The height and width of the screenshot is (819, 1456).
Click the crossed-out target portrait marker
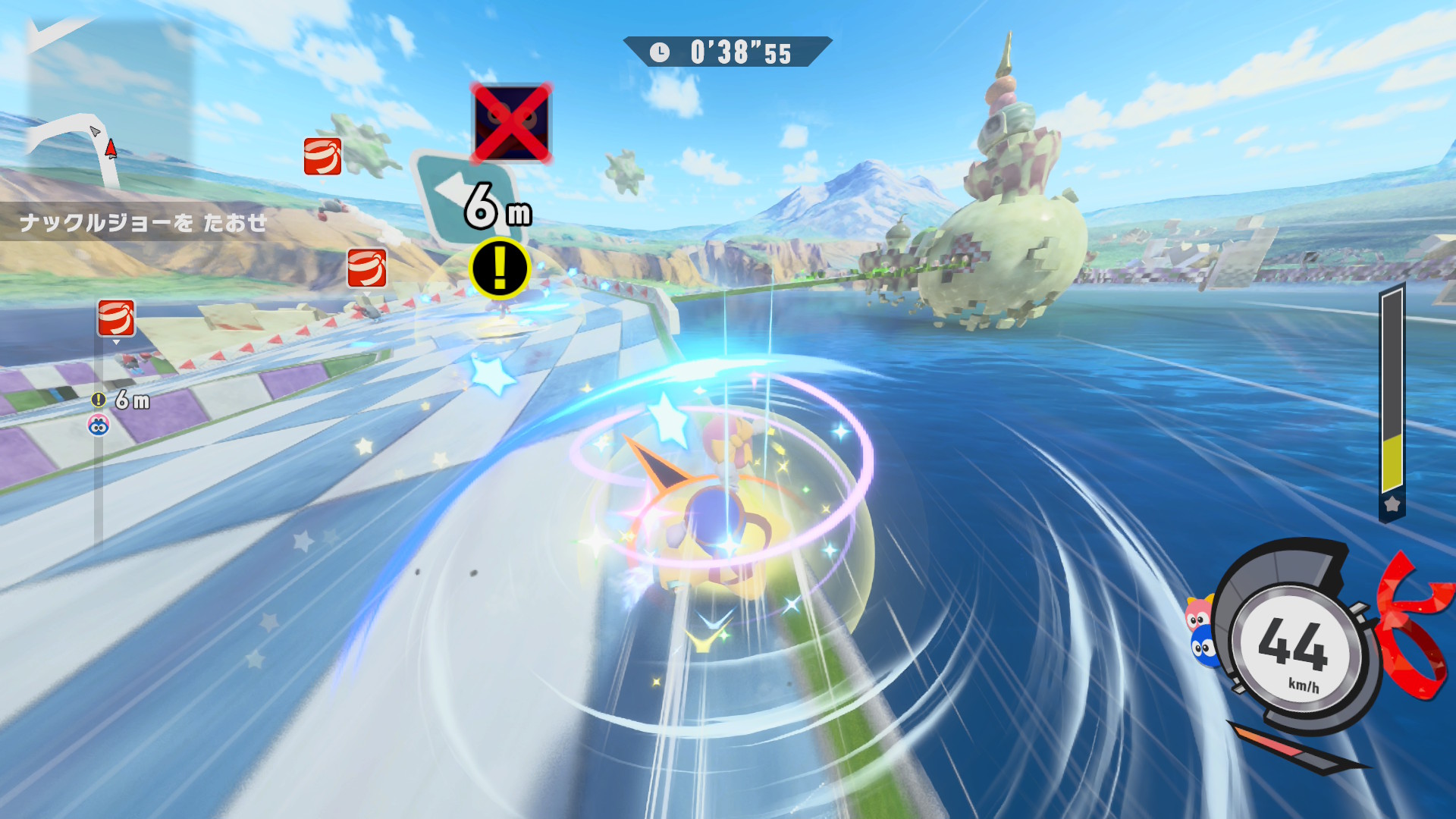[x=511, y=123]
